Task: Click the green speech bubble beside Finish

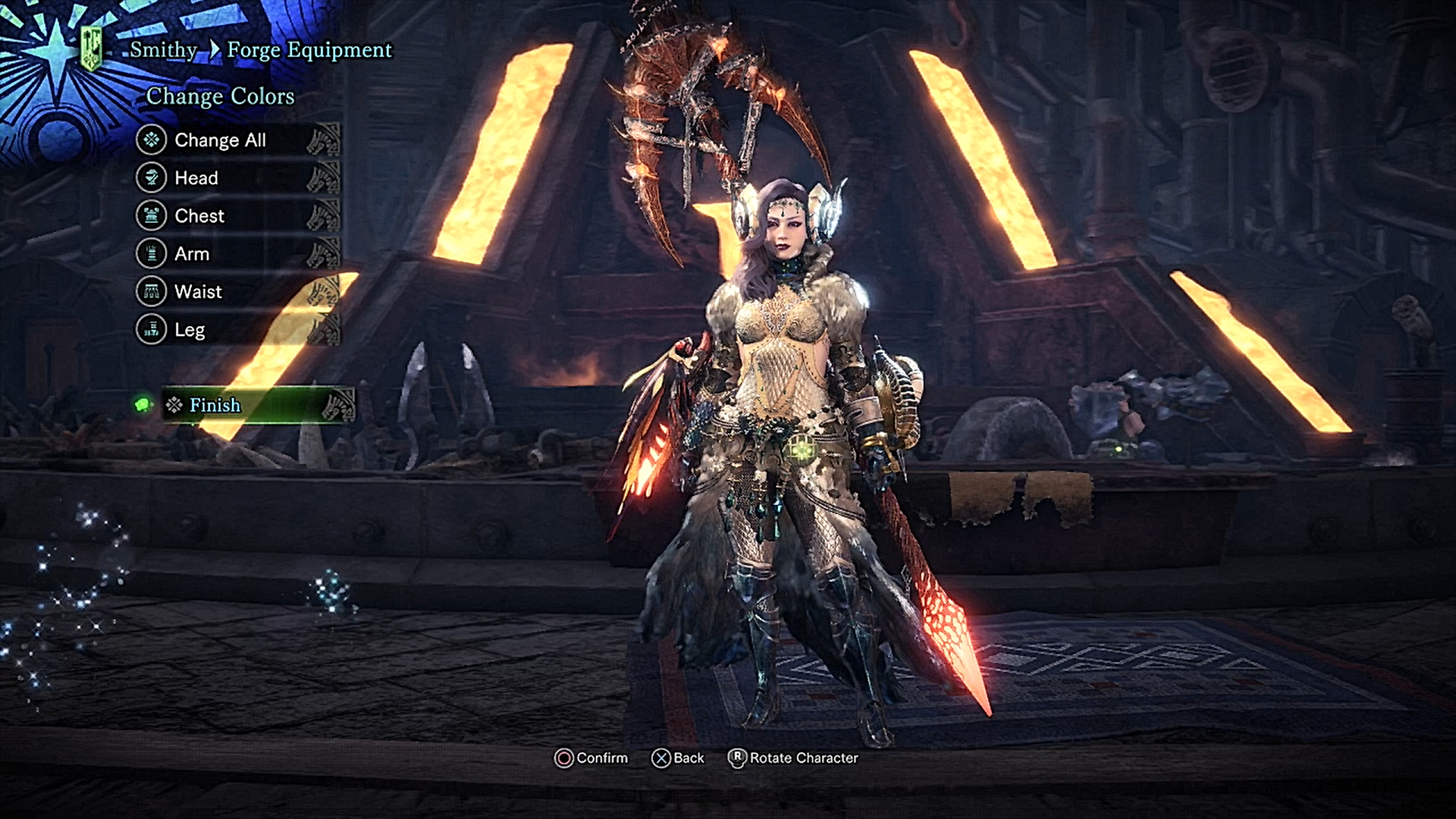Action: [144, 406]
